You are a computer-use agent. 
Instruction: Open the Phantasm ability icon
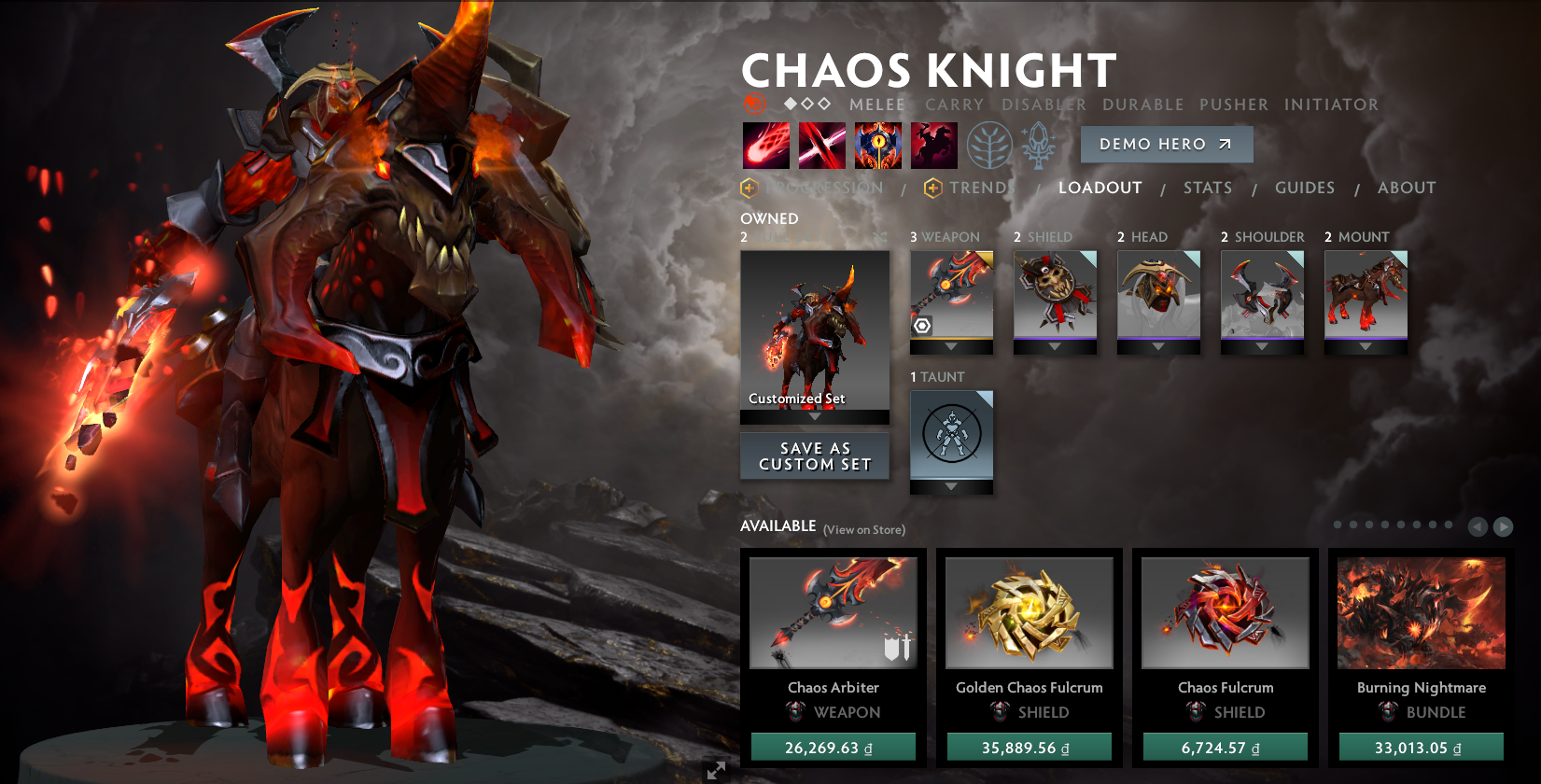pos(934,145)
